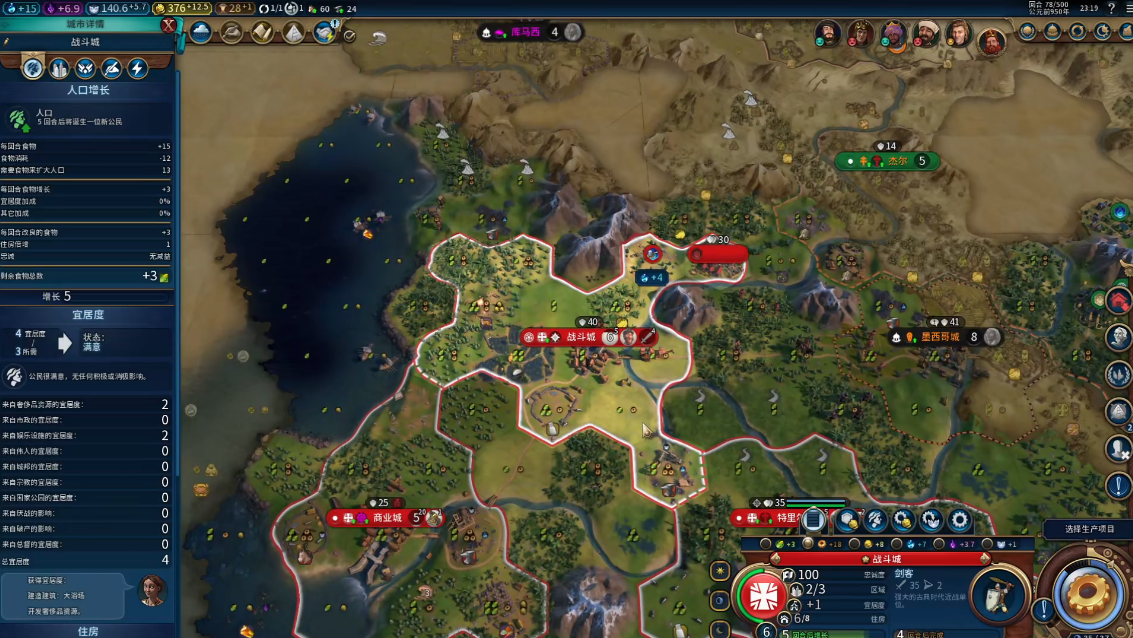Open the gear change-production city action
The image size is (1133, 638).
click(x=960, y=519)
